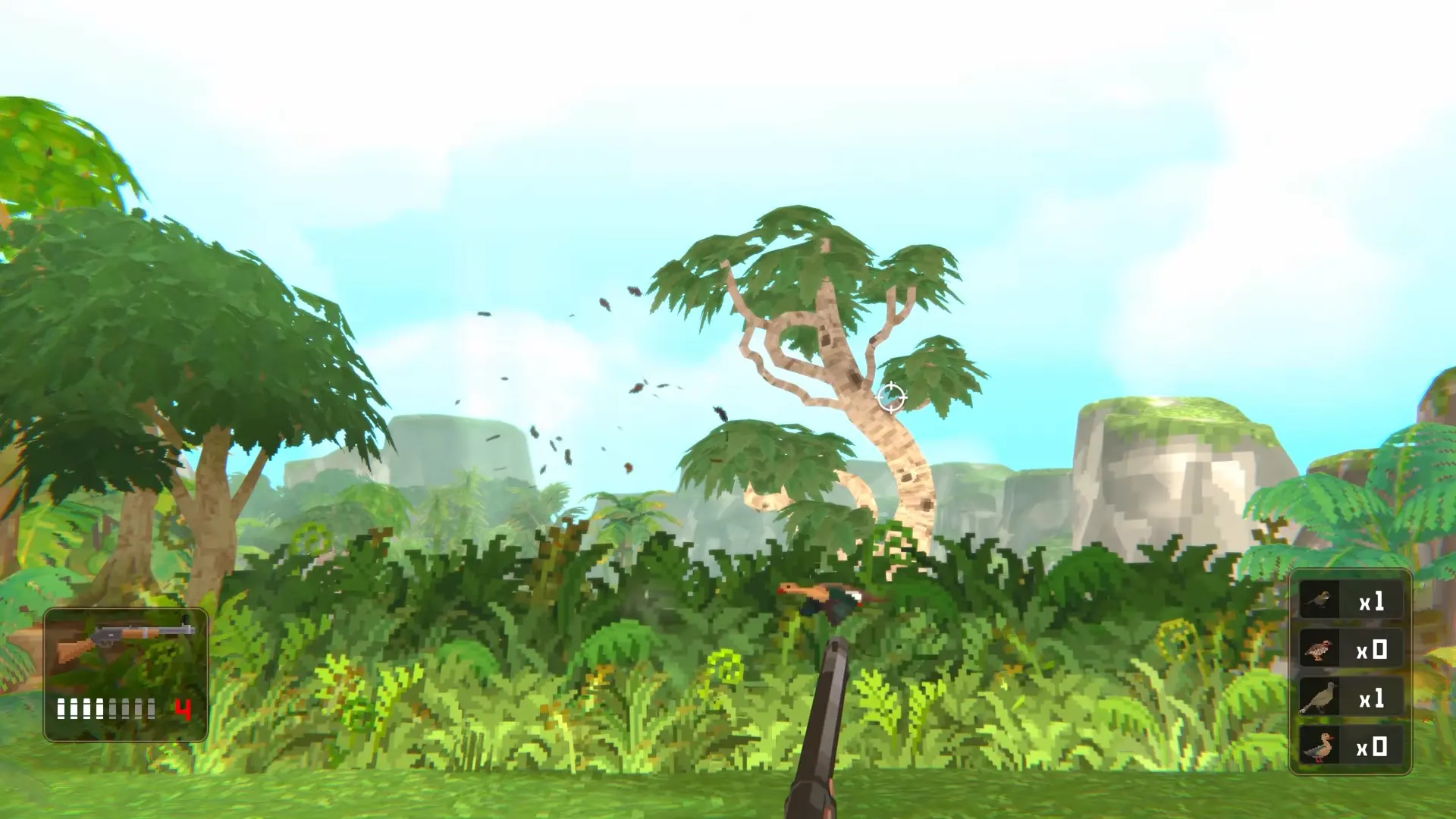
Task: Select the quail icon in the bird tally panel
Action: tap(1319, 651)
